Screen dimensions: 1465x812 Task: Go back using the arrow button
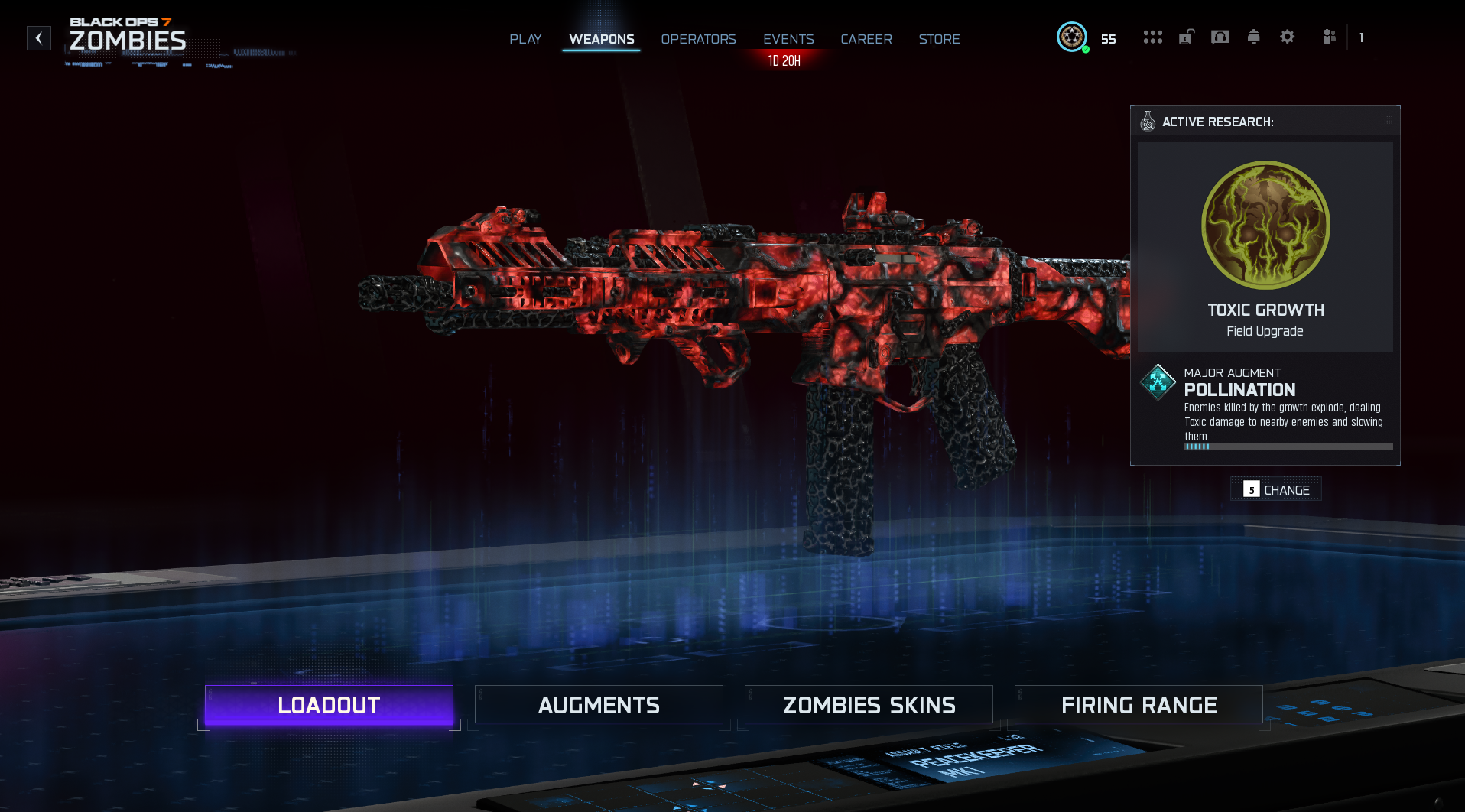coord(39,38)
